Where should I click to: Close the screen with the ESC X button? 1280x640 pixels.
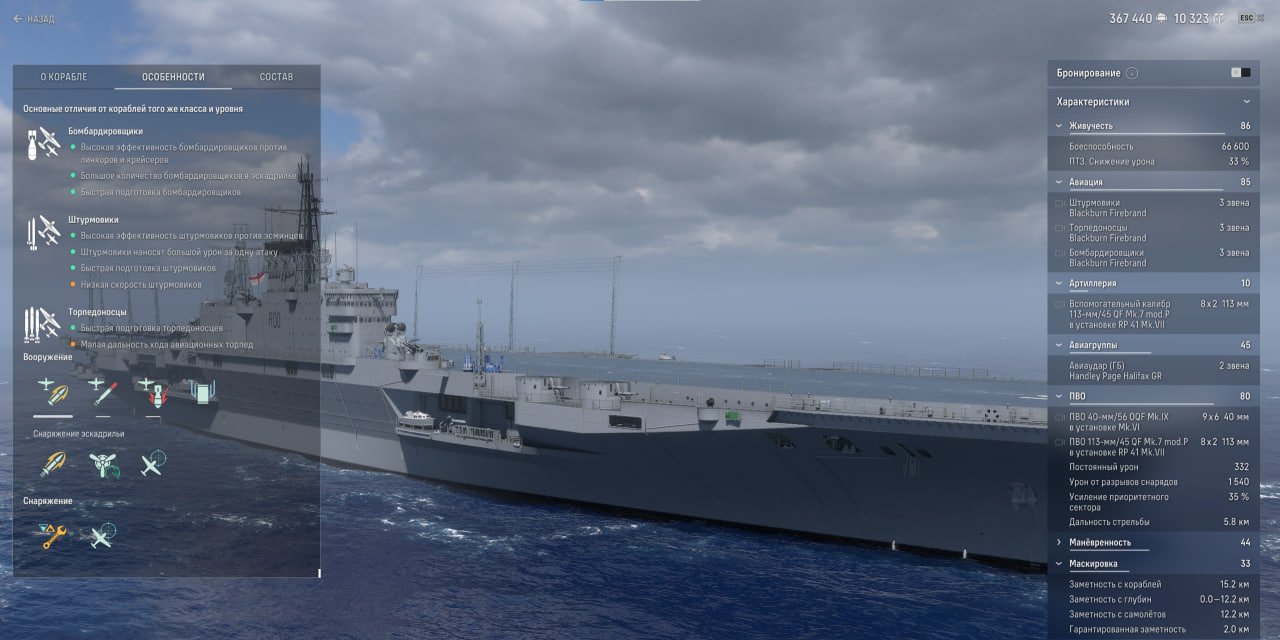(x=1252, y=18)
